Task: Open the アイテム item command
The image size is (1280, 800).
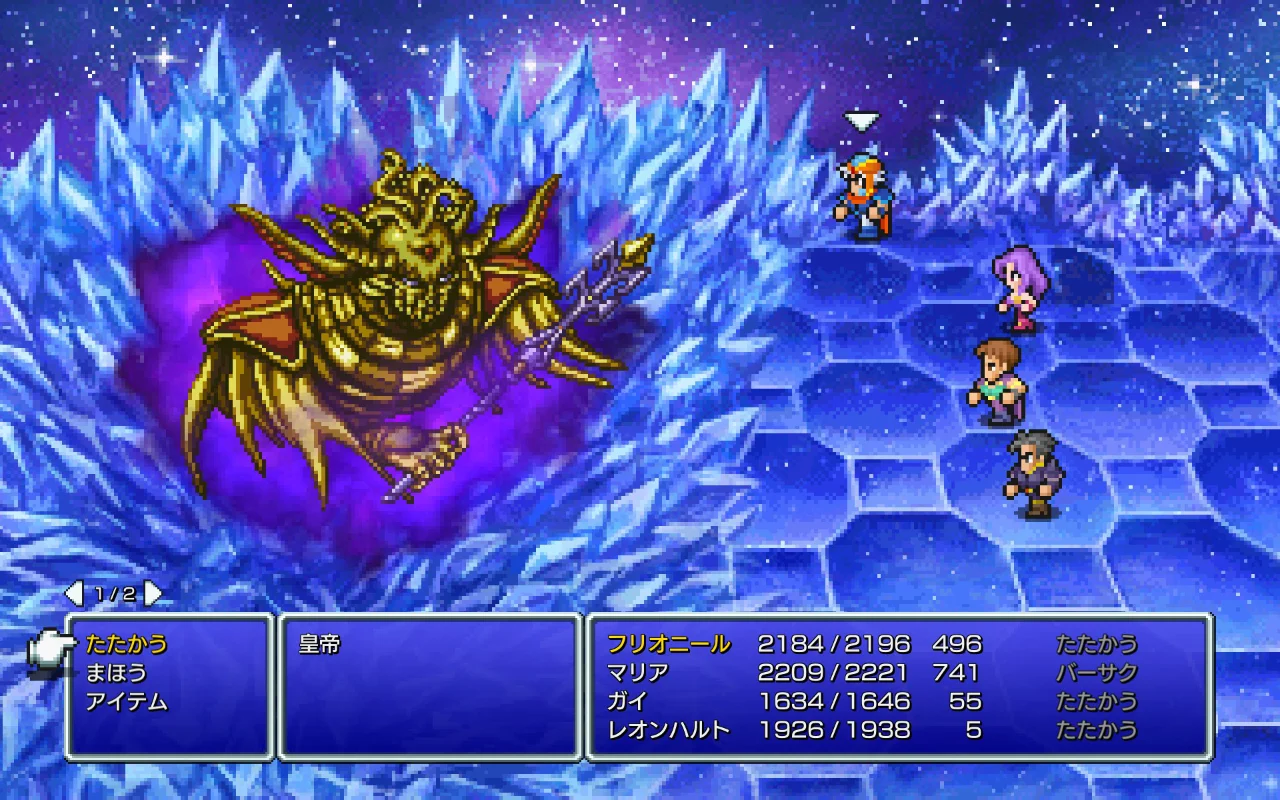Action: click(x=126, y=701)
